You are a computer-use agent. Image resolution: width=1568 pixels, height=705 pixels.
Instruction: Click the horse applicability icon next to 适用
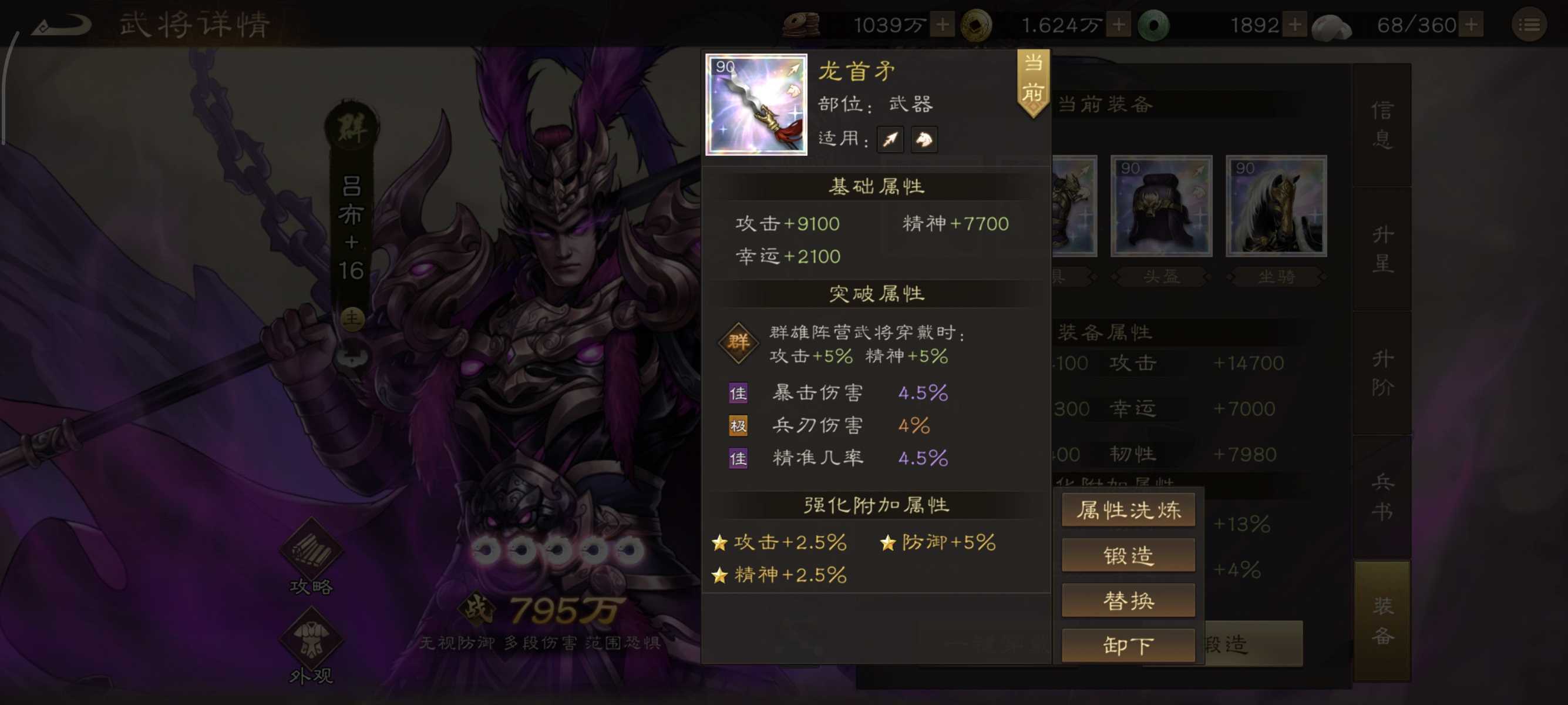[x=924, y=139]
